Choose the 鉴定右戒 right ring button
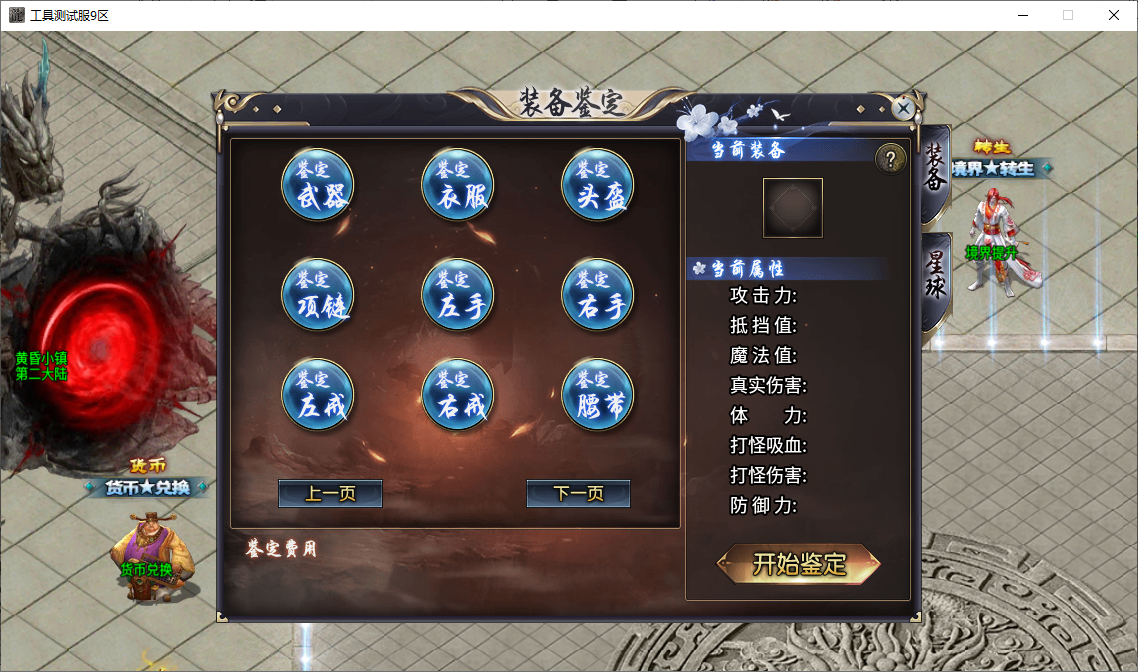 click(458, 395)
